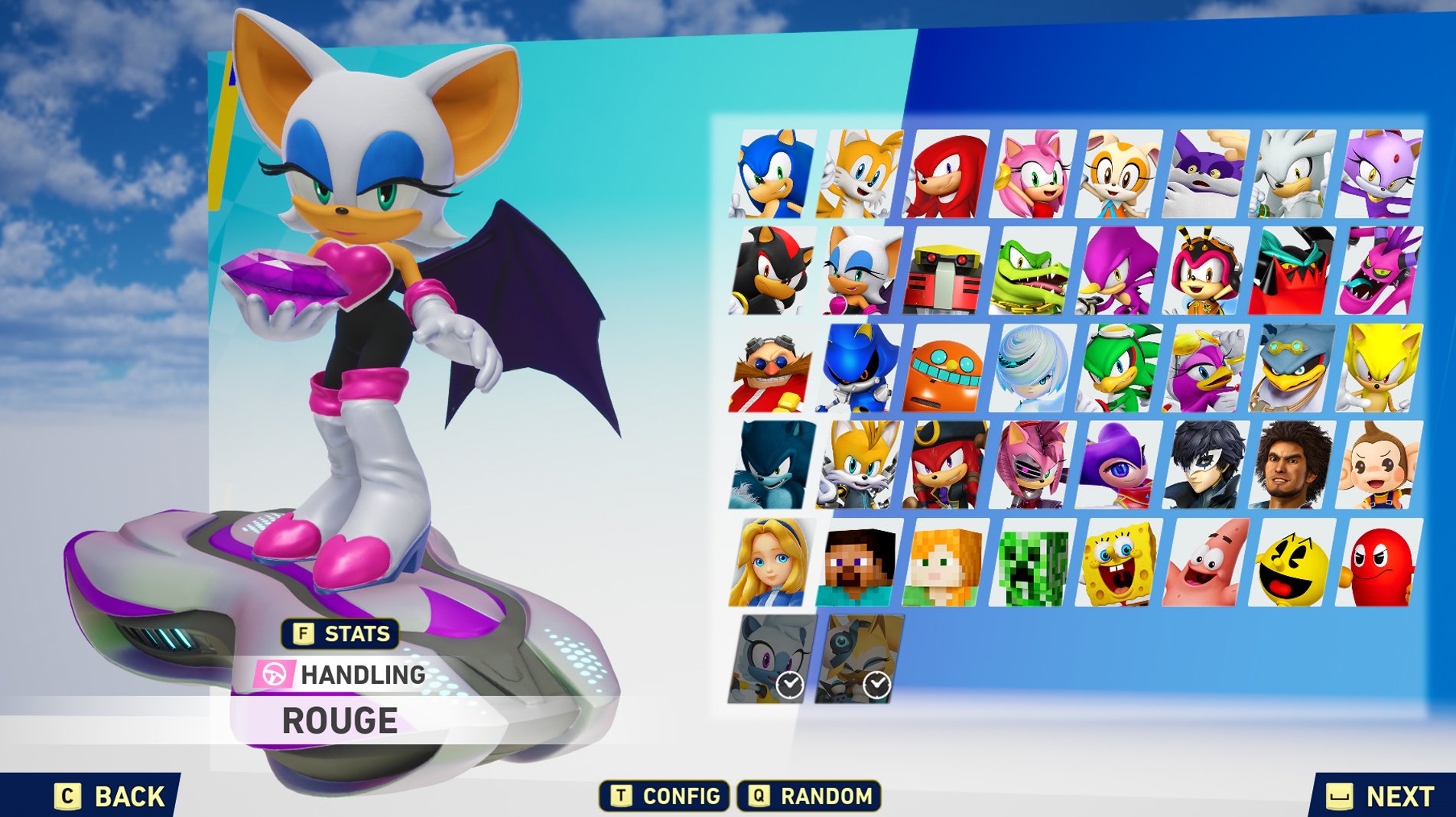This screenshot has width=1456, height=817.
Task: Select the Minecraft Creeper tile
Action: point(1032,562)
